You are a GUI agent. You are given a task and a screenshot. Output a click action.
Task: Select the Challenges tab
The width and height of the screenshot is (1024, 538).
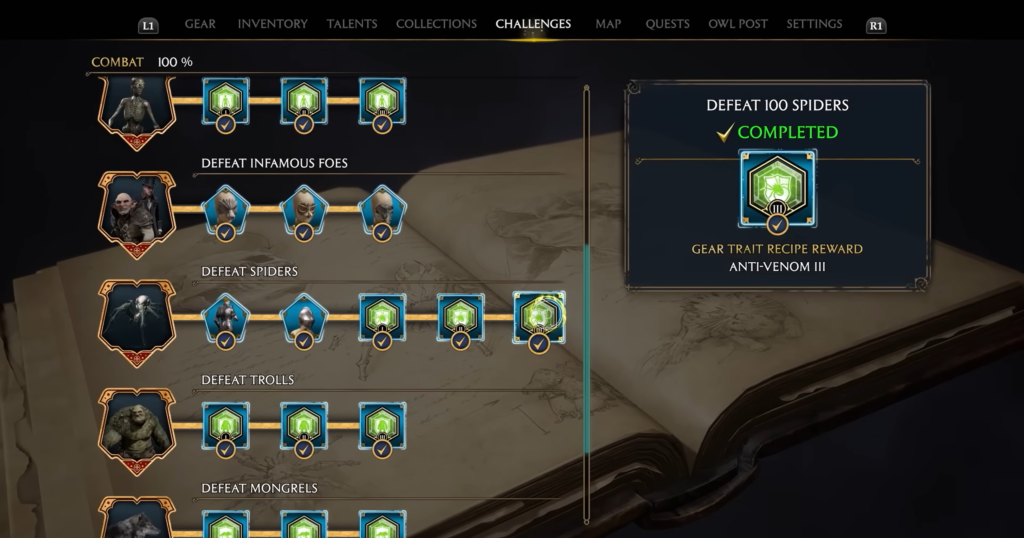pos(533,24)
